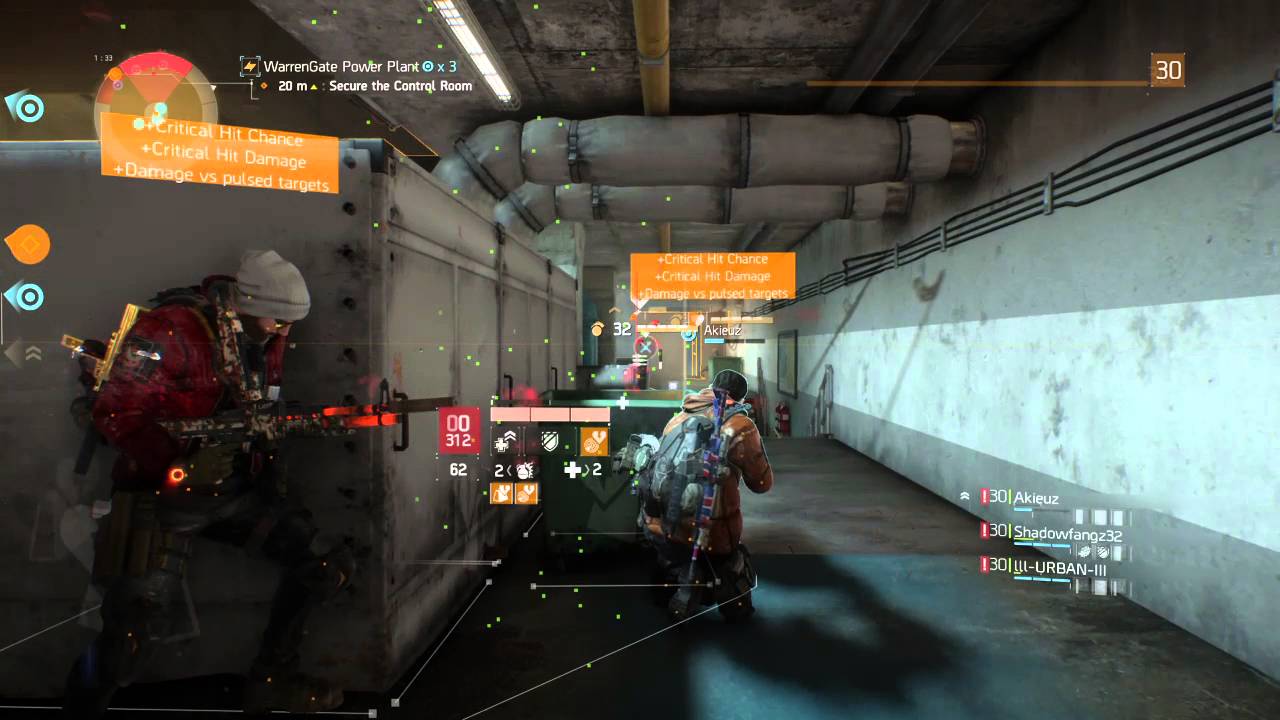Click the lightning bolt mission icon beside WarrenGate Power Plant

(x=249, y=66)
